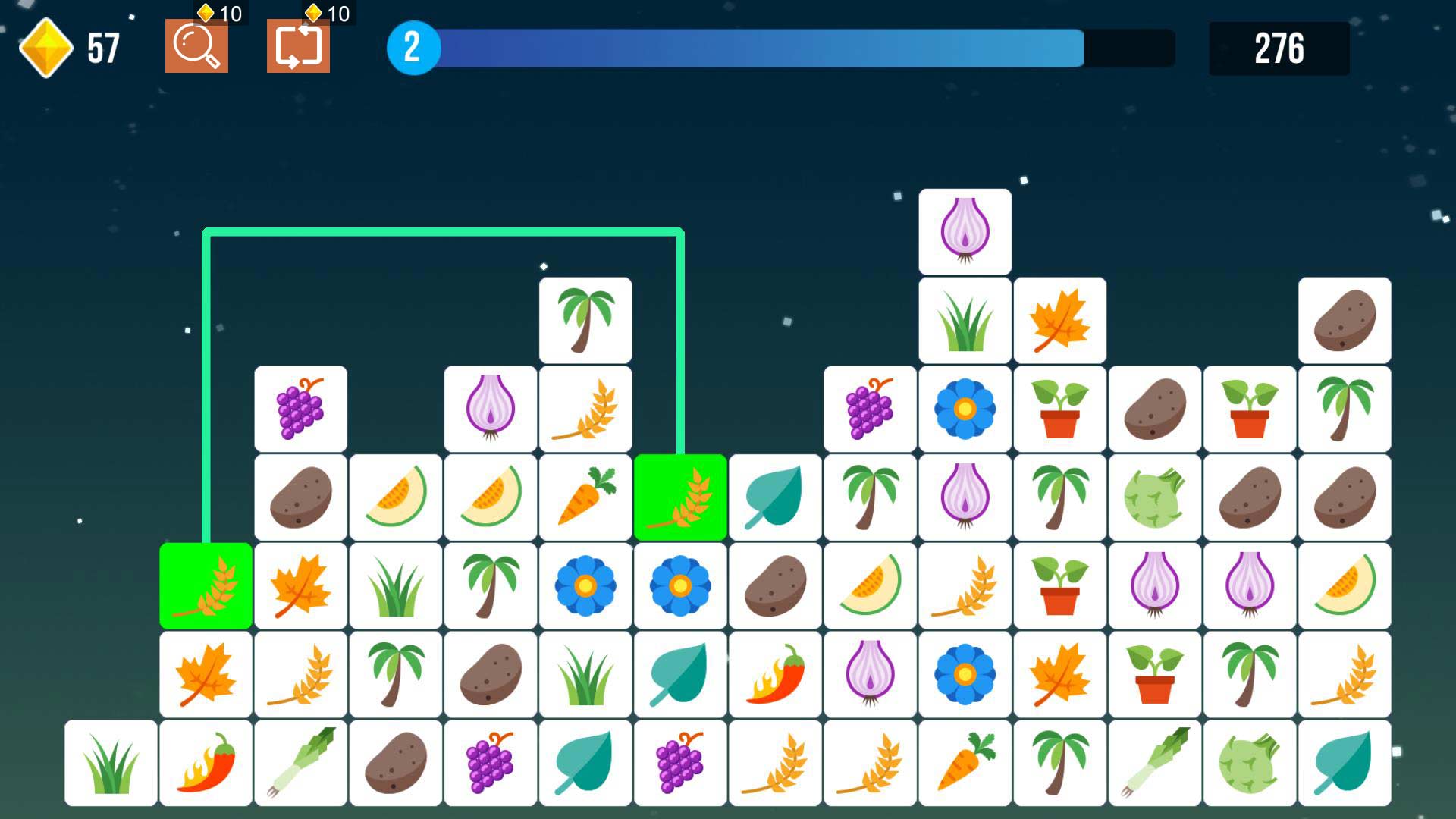Click a carrot tile

(x=585, y=497)
